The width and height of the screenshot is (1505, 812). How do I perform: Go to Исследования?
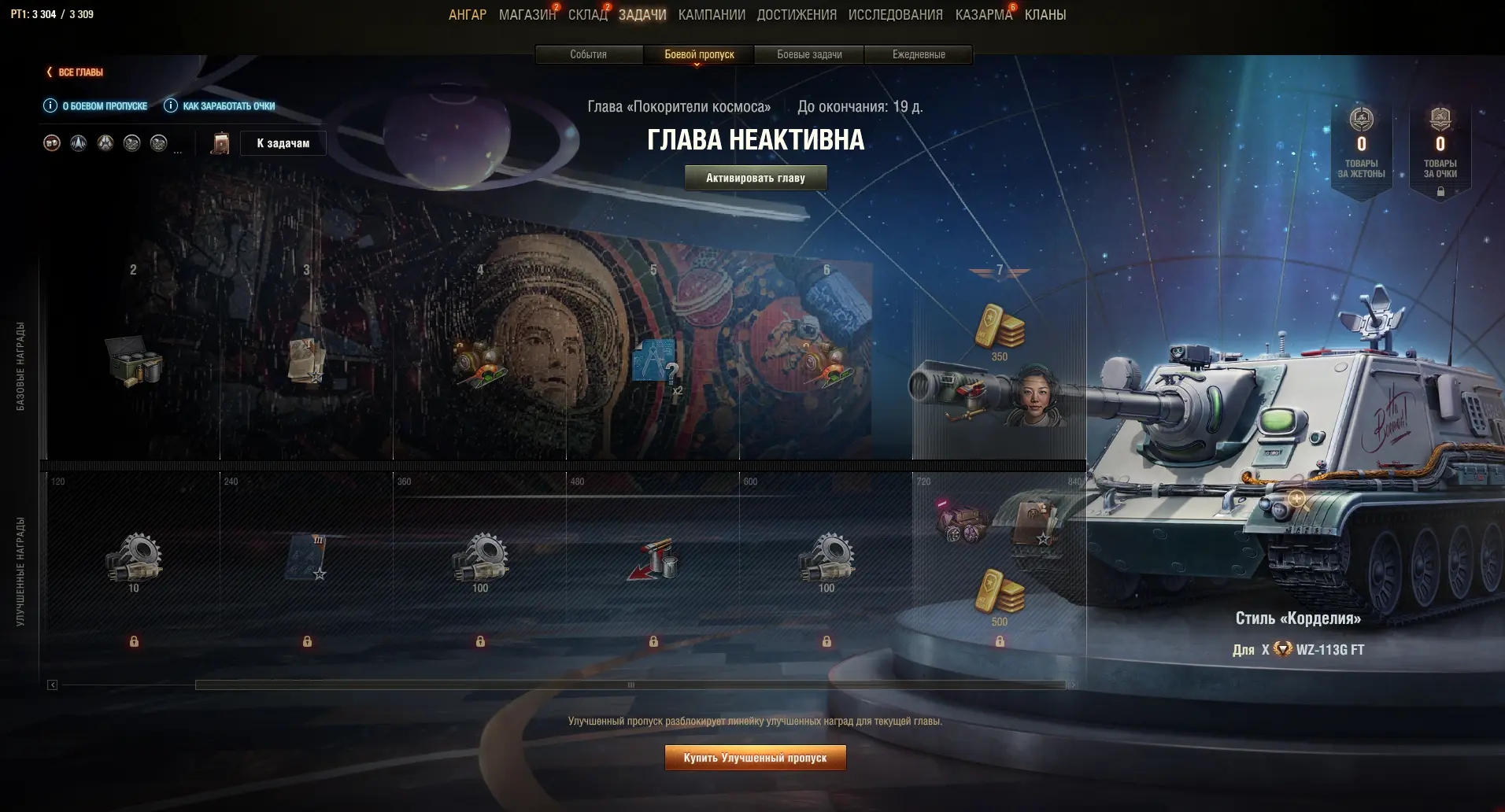point(895,15)
